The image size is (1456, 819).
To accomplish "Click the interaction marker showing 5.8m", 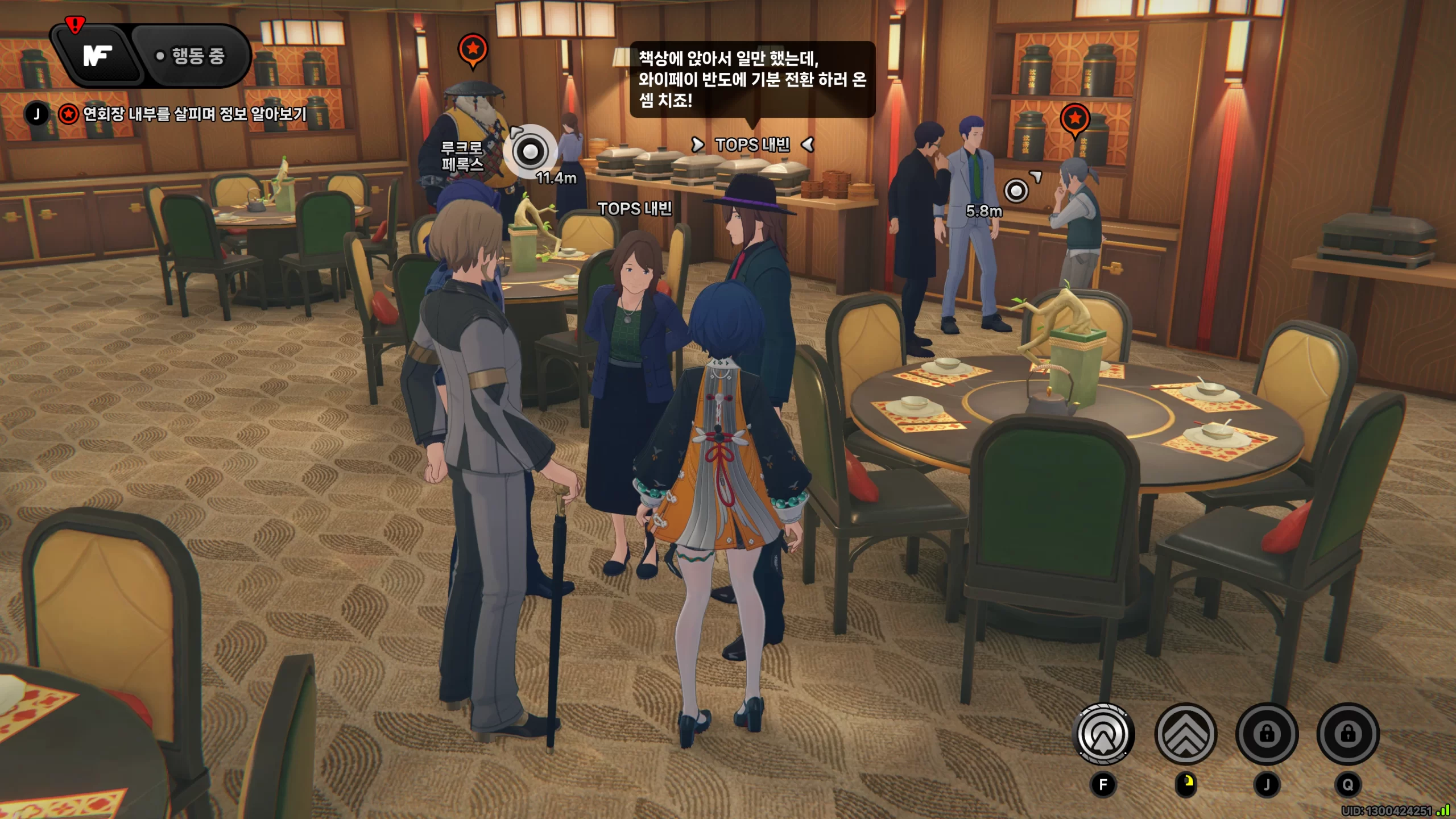I will [x=1016, y=191].
